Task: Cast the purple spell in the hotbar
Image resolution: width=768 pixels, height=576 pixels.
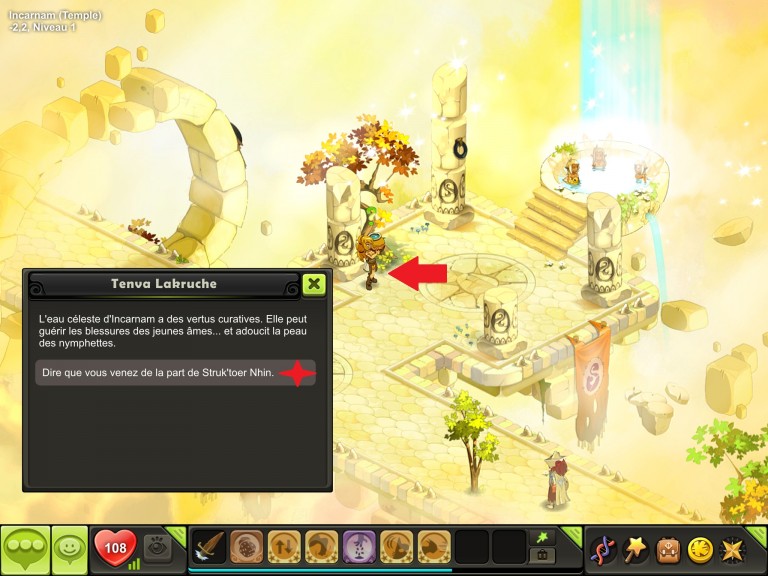Action: pyautogui.click(x=359, y=548)
